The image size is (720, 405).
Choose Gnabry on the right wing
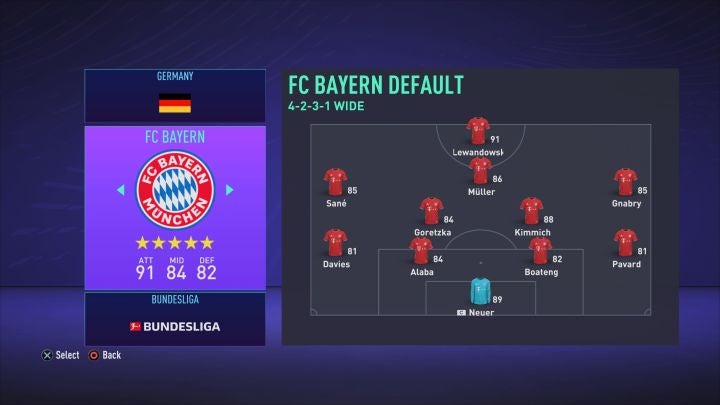(626, 183)
